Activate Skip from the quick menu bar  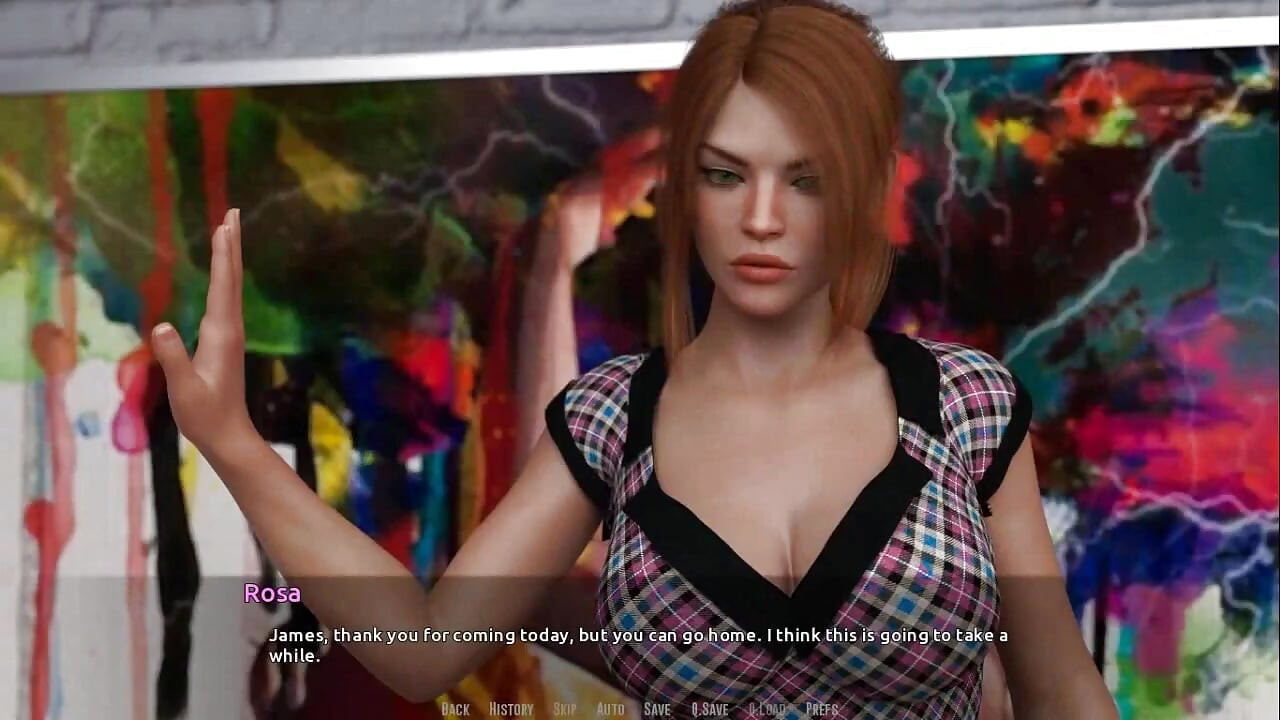click(564, 709)
